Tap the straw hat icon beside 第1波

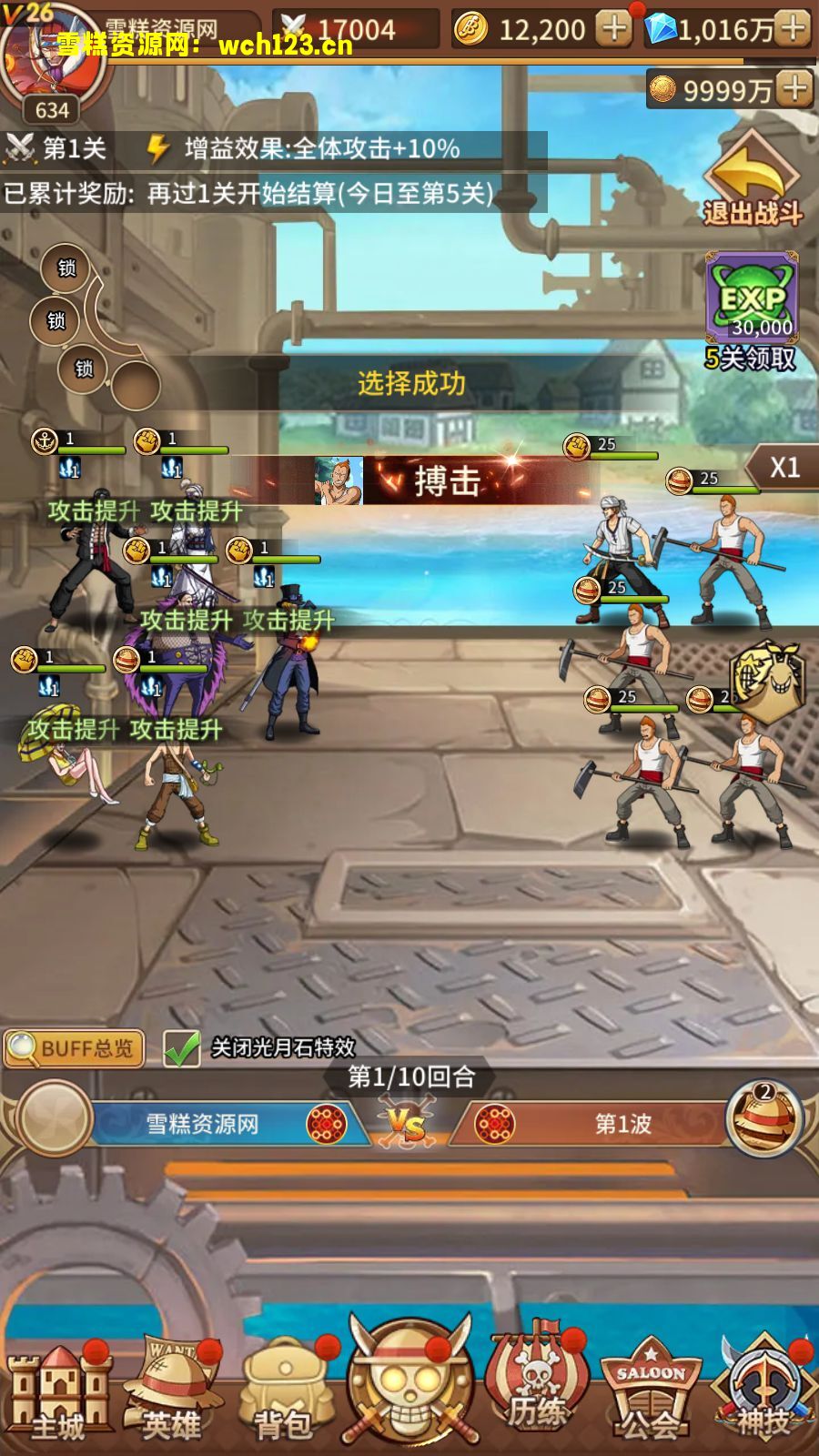pos(764,1119)
